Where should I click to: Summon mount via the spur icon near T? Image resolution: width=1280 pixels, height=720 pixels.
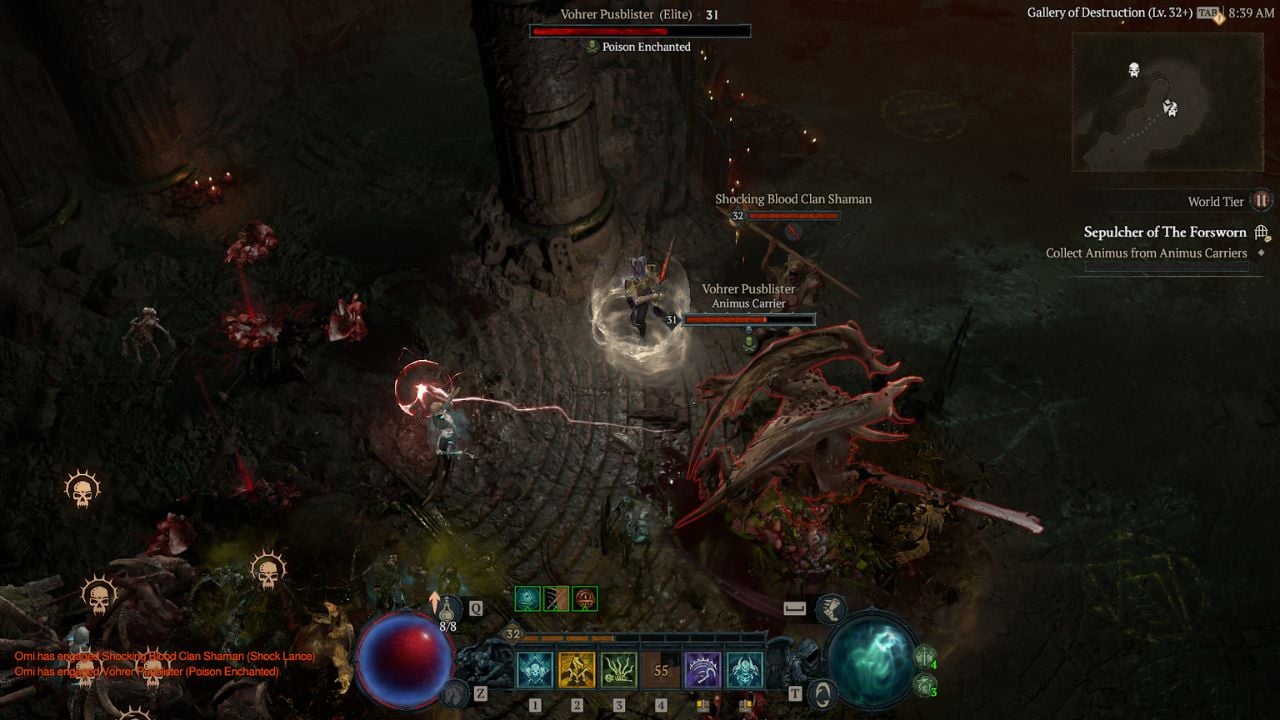(x=822, y=692)
